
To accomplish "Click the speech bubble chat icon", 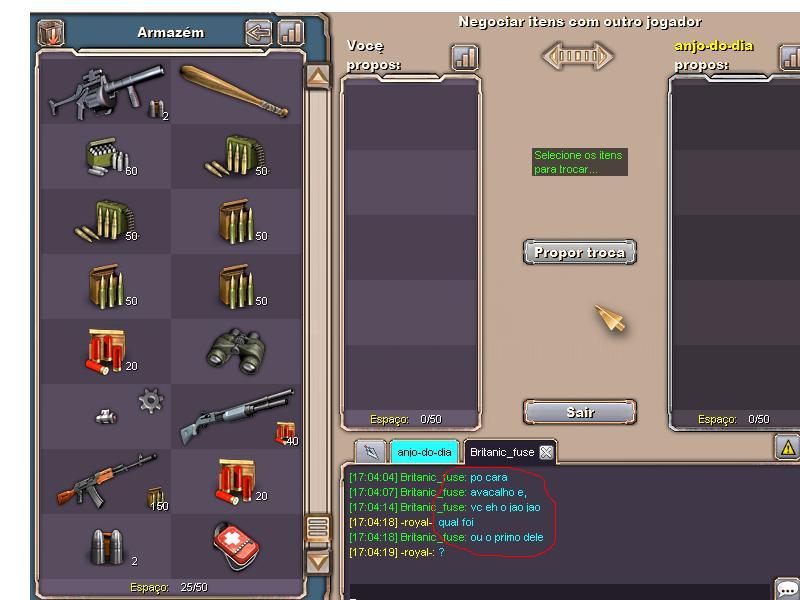I will point(787,589).
